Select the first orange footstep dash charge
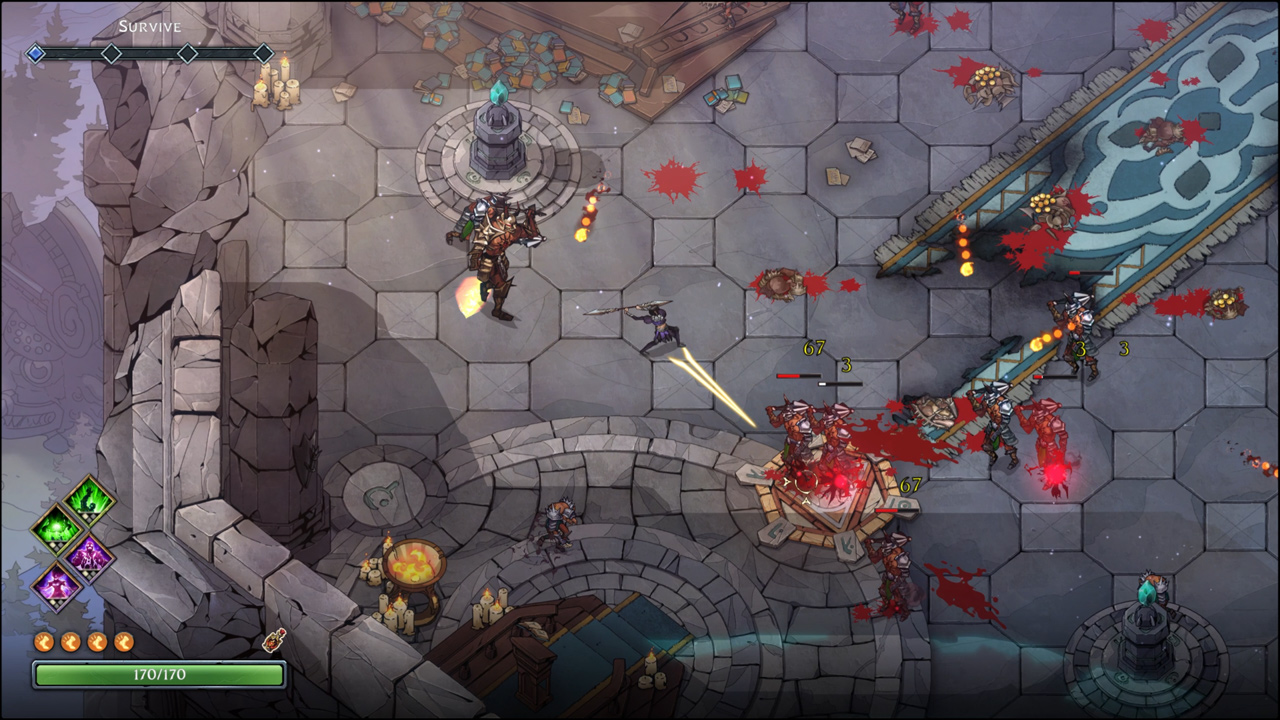The width and height of the screenshot is (1280, 720). pos(43,641)
